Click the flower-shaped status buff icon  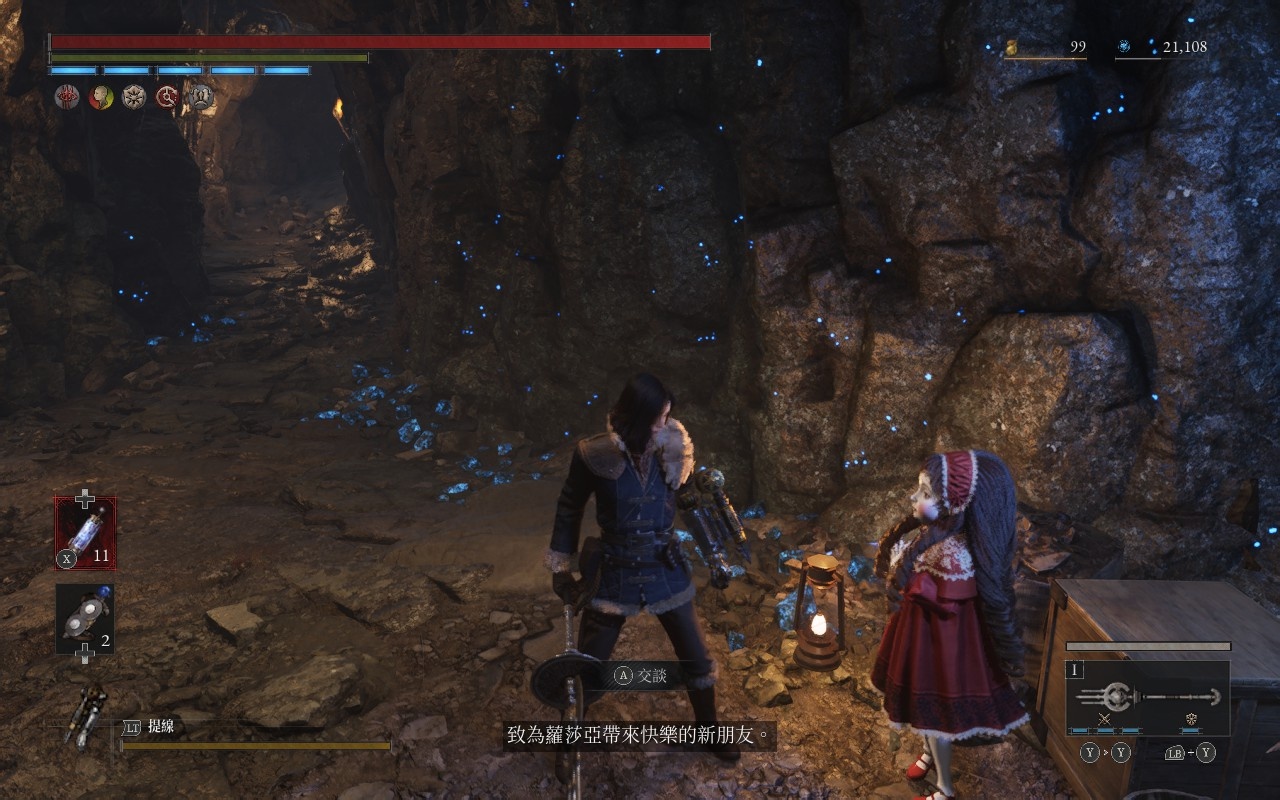click(134, 97)
